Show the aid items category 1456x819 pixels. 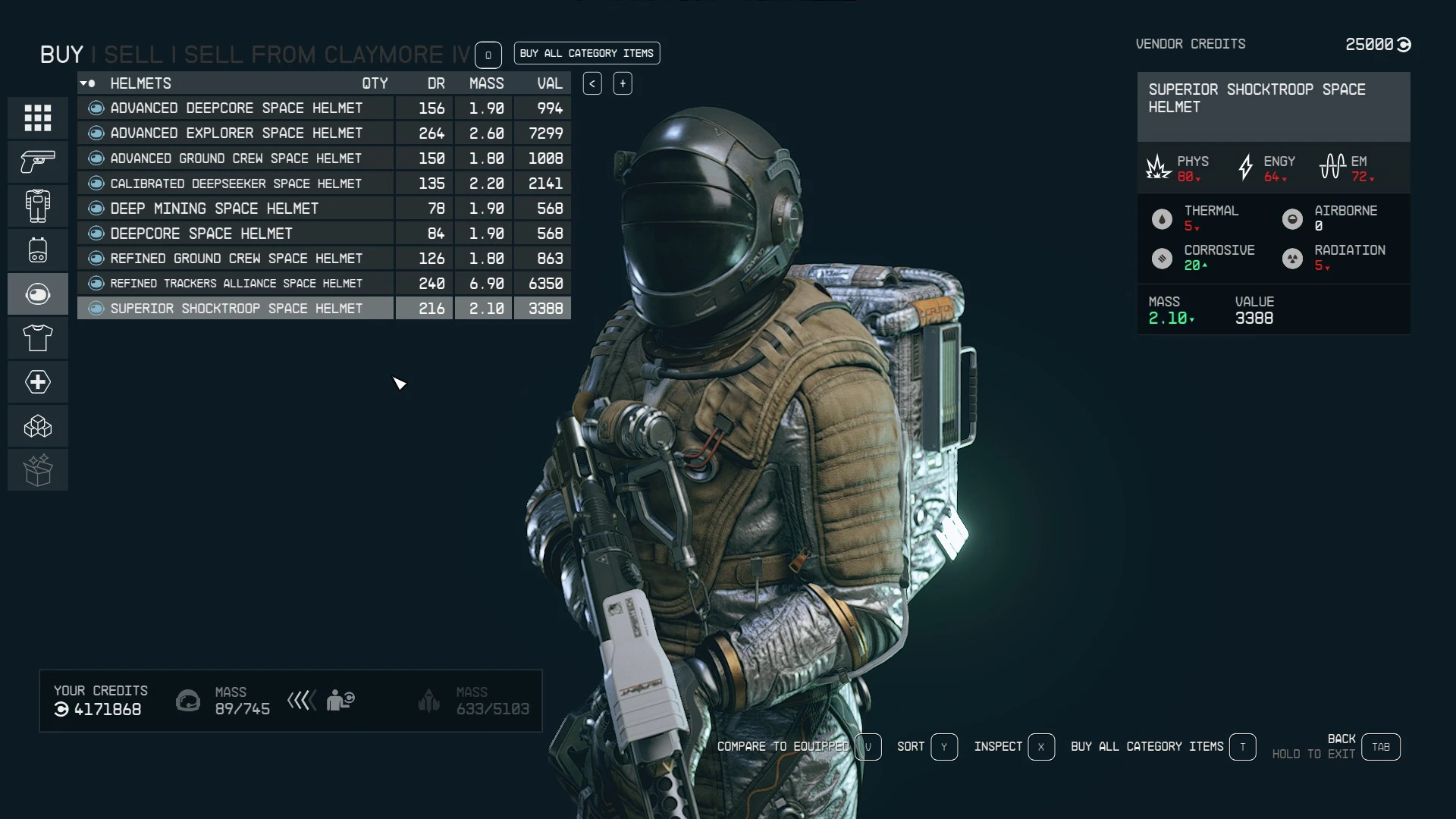coord(38,381)
